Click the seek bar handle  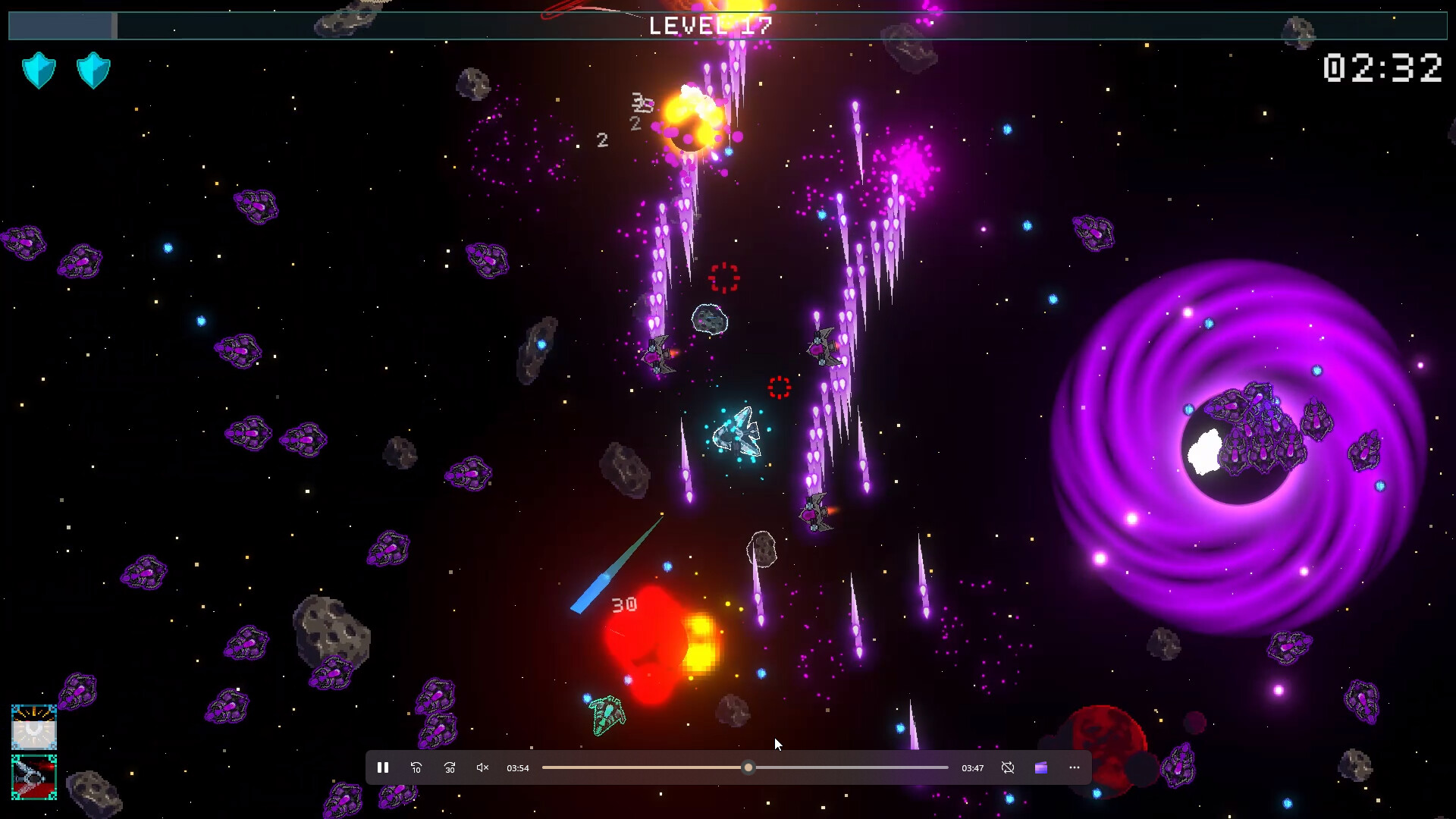[748, 767]
